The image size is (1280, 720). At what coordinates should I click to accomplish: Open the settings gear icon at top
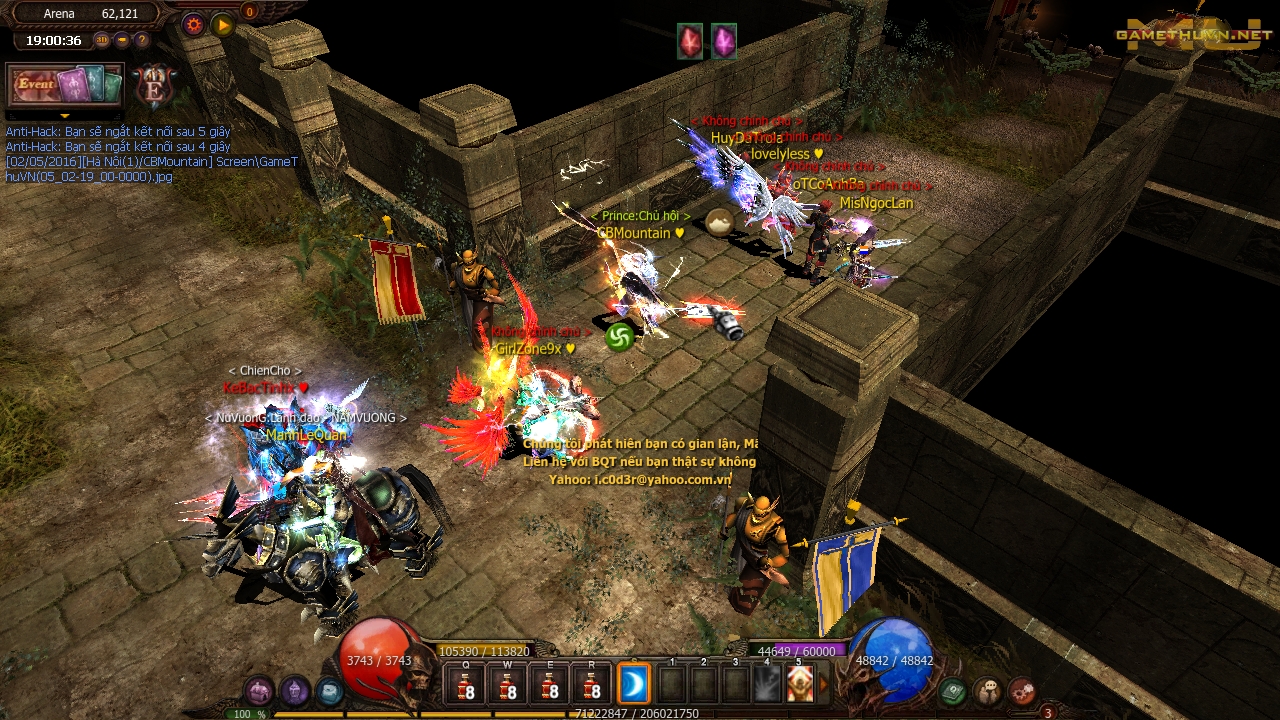click(x=192, y=23)
